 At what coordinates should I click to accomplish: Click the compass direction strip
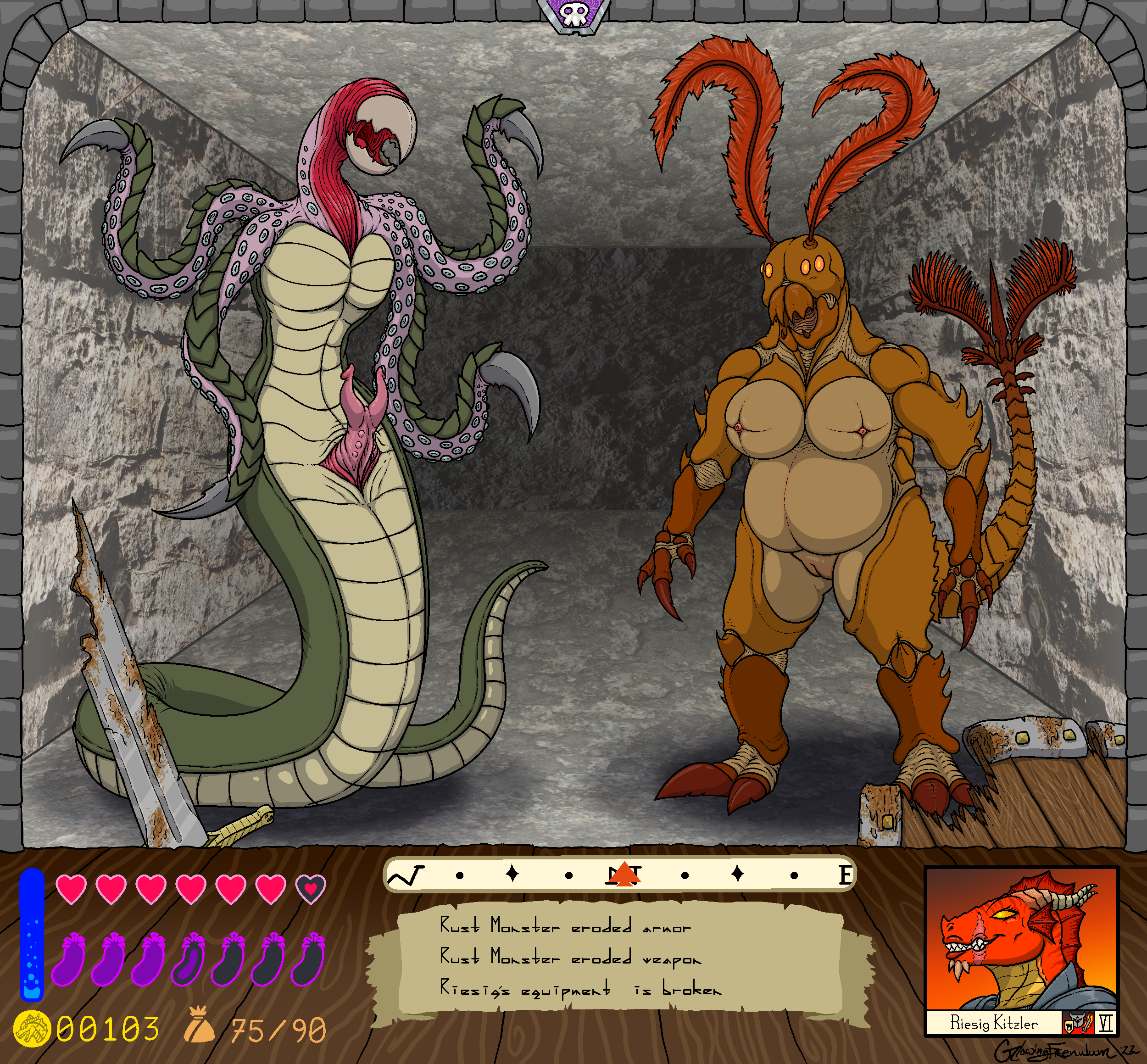619,875
